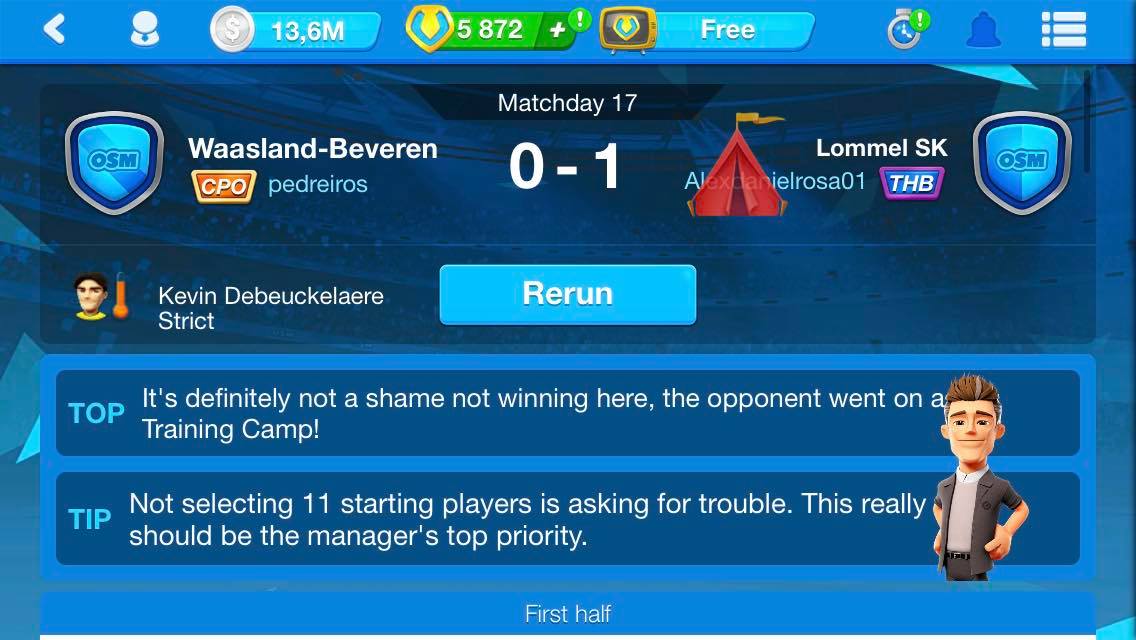Read the TOP training camp message
This screenshot has width=1136, height=640.
(x=540, y=413)
